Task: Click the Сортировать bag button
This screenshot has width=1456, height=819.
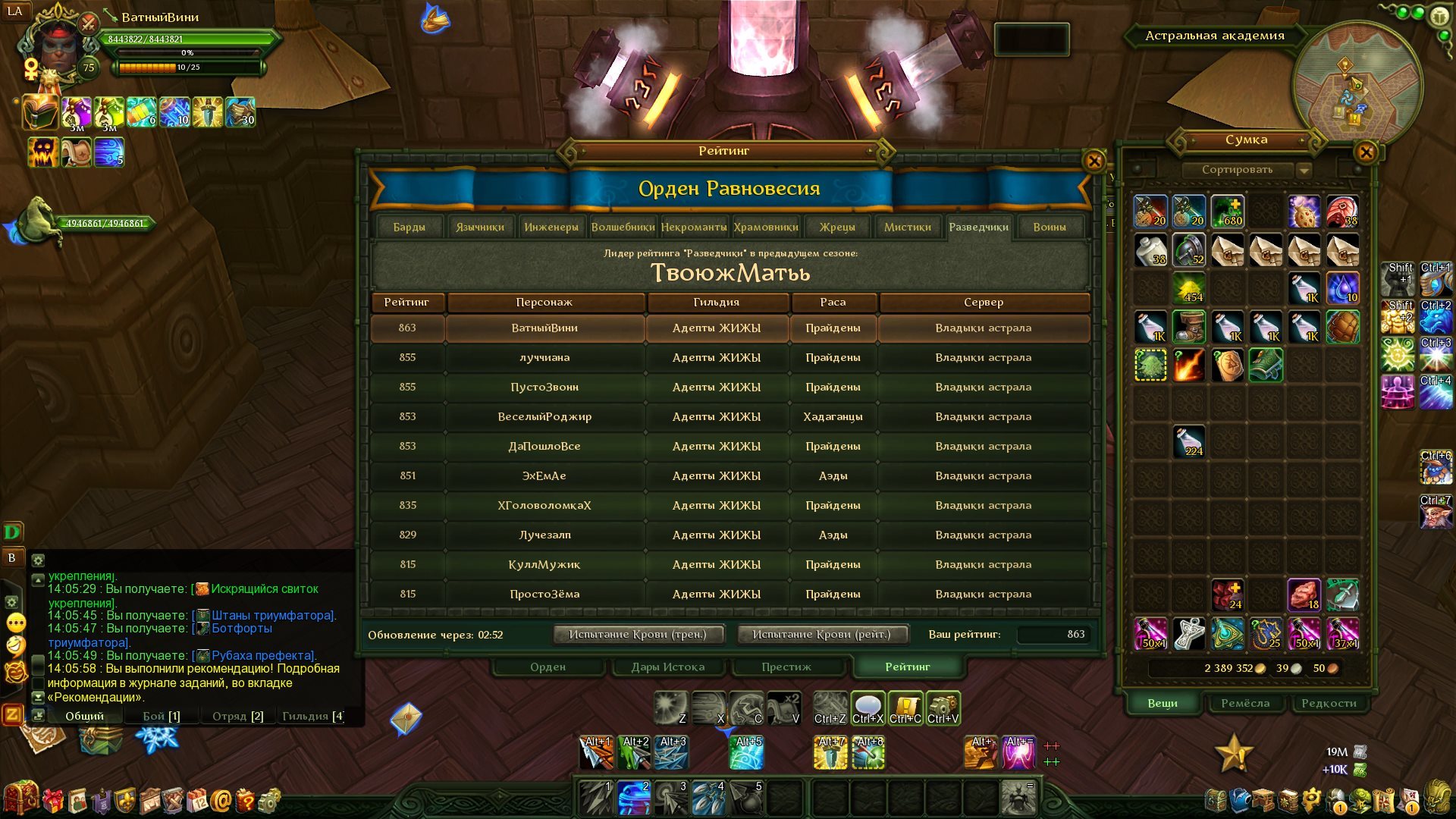Action: pyautogui.click(x=1237, y=170)
